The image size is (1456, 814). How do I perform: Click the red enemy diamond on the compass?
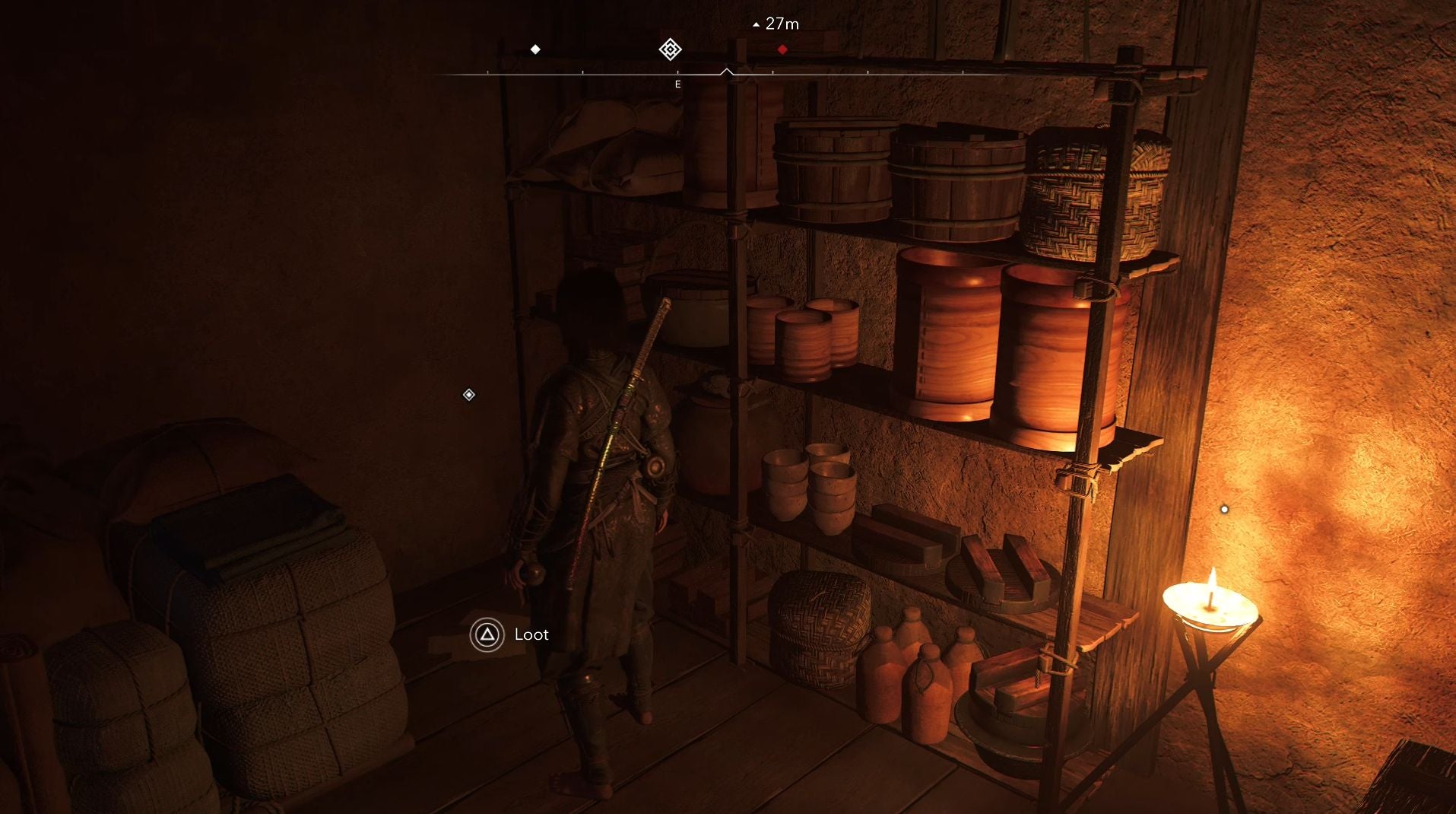[782, 49]
